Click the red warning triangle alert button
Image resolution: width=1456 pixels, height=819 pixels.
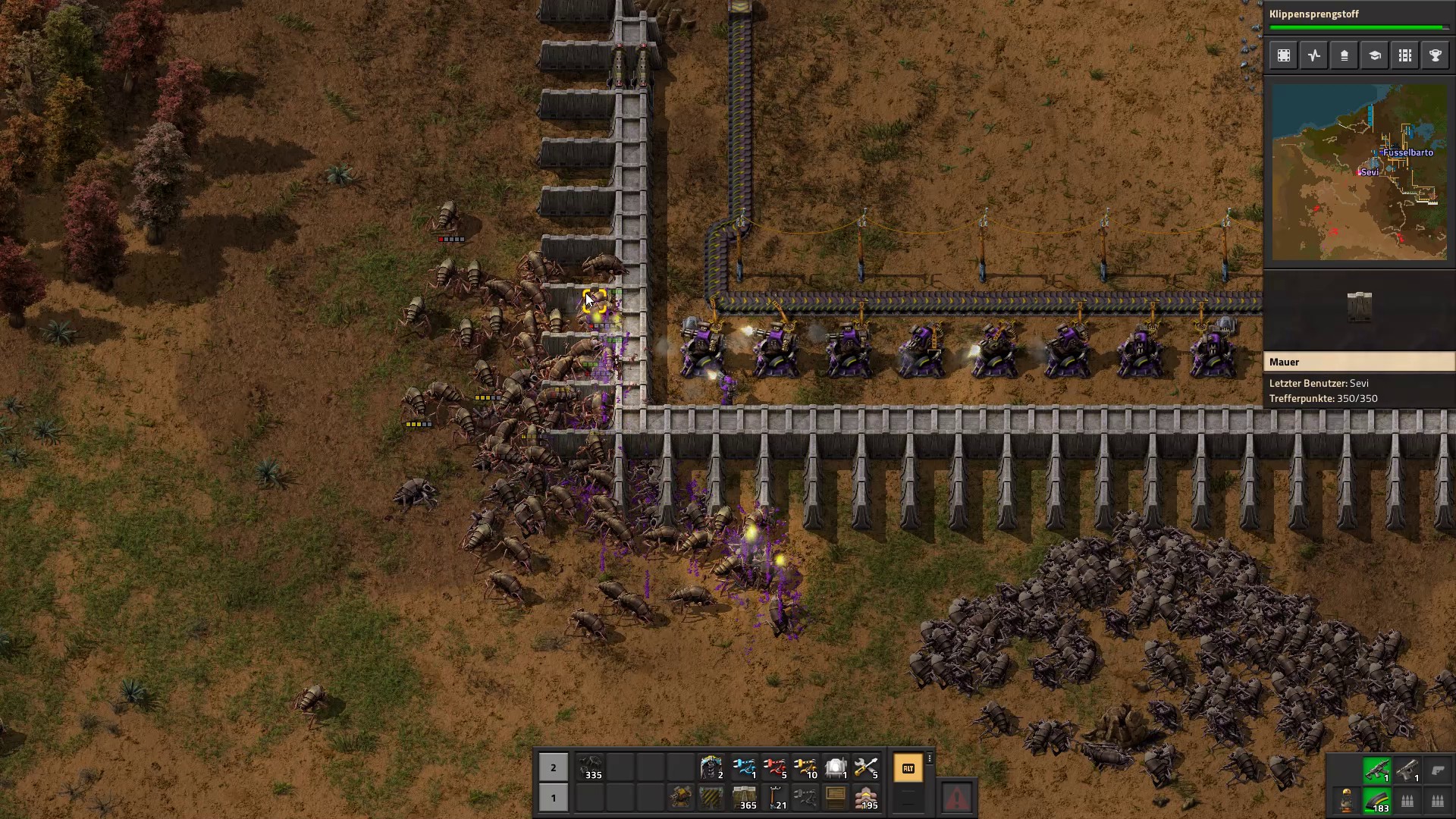pos(957,798)
